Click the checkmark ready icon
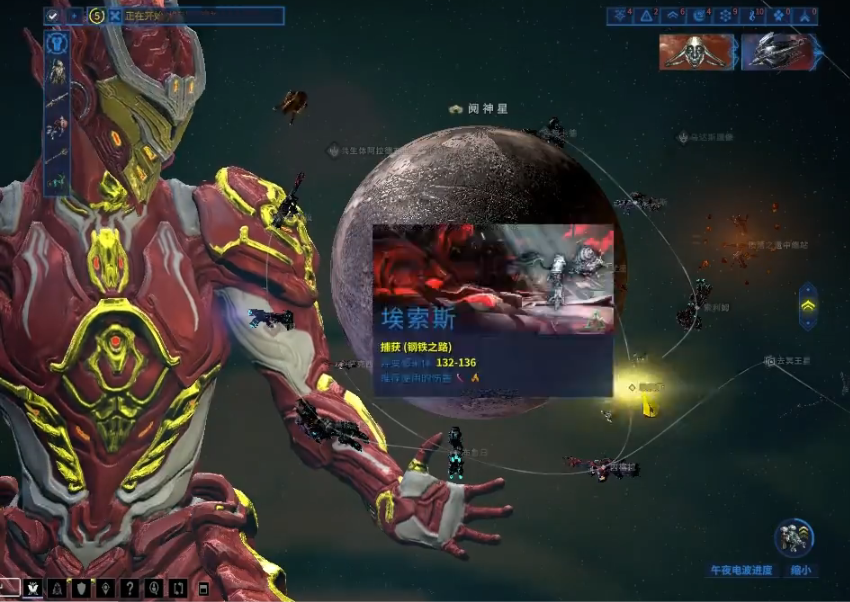Image resolution: width=850 pixels, height=602 pixels. coord(53,15)
